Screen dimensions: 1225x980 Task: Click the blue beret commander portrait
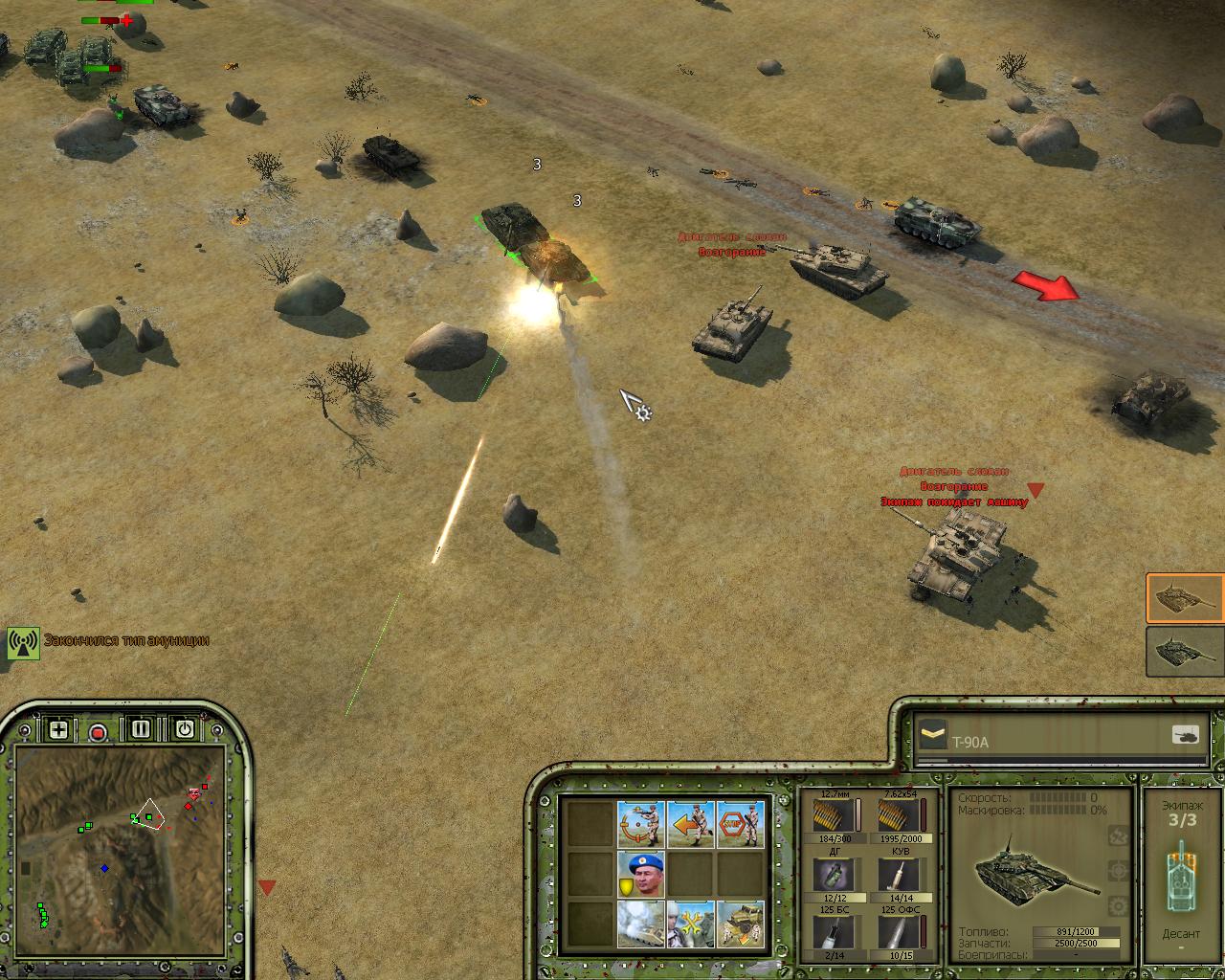(x=640, y=874)
